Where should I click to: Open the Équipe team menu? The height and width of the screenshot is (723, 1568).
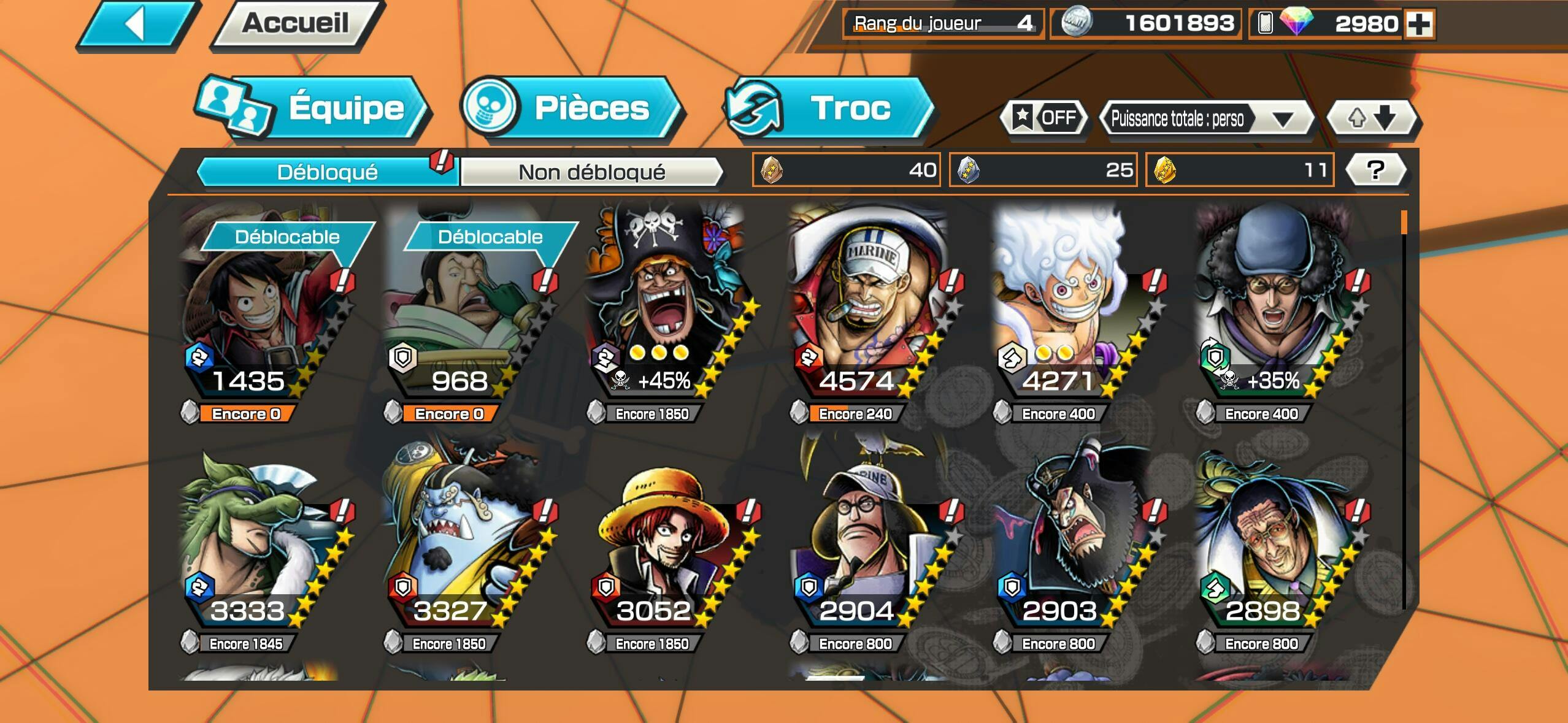click(x=313, y=109)
